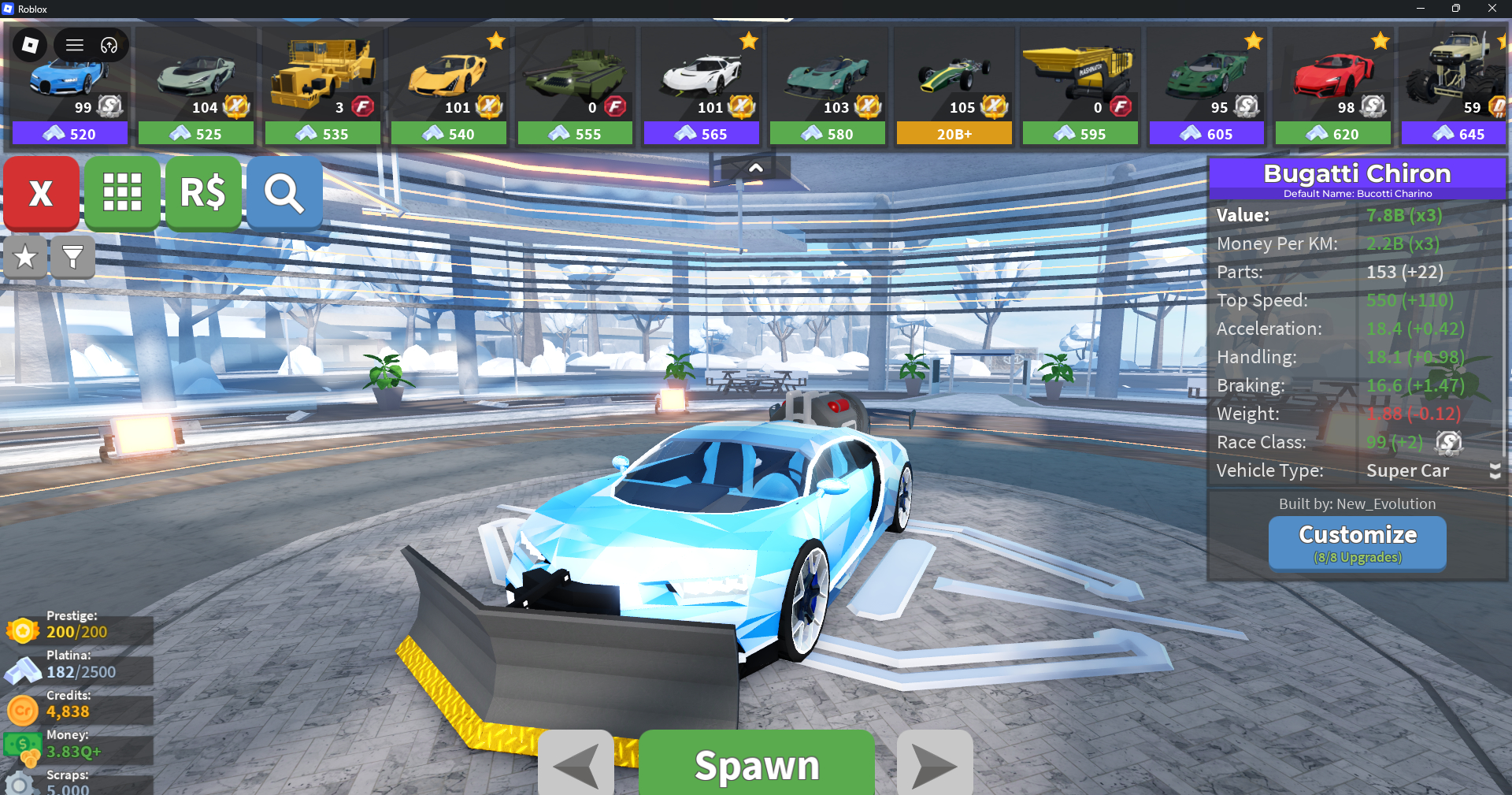
Task: Spawn the Bugatti Chiron
Action: coord(756,763)
